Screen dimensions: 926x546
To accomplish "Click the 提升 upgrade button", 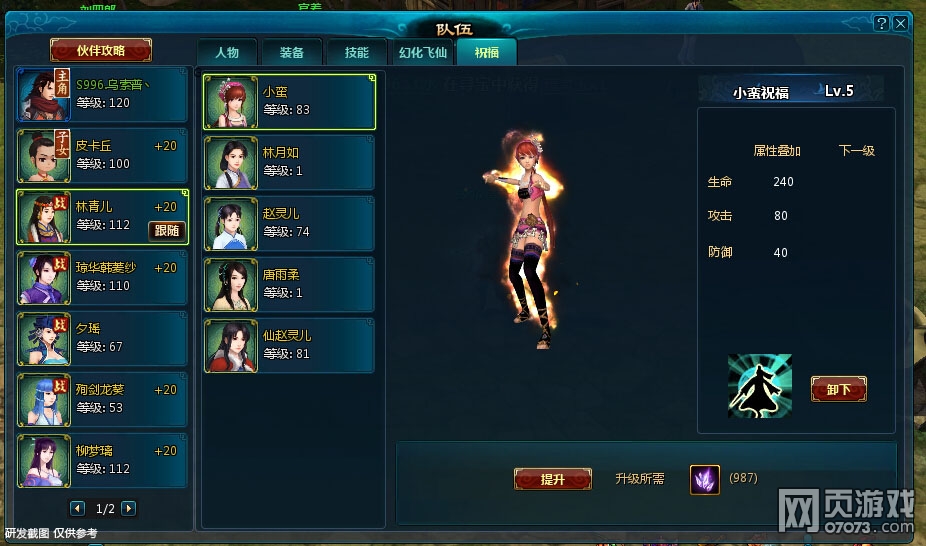I will [x=552, y=480].
